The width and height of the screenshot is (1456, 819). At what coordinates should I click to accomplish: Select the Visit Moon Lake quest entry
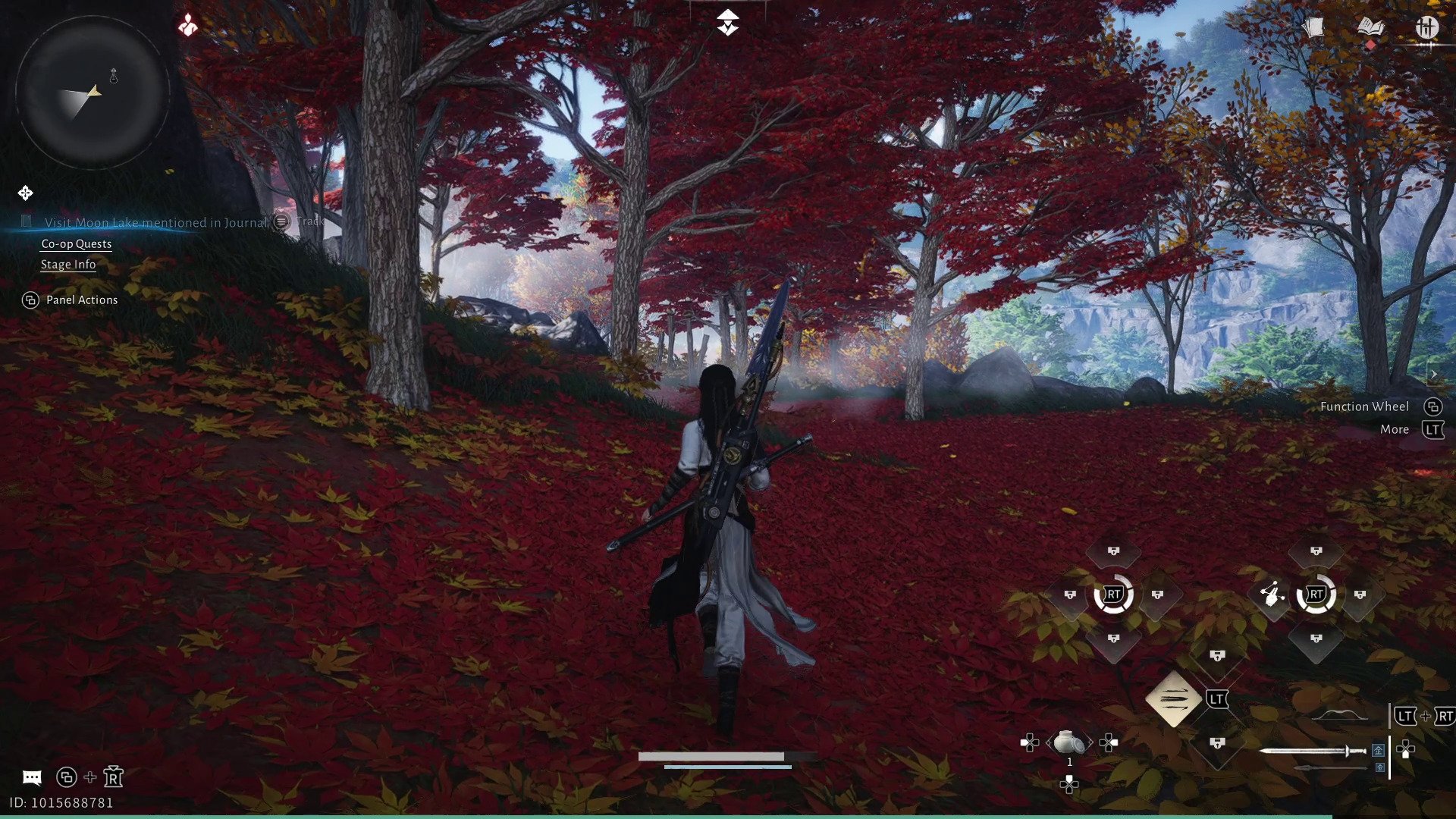coord(155,222)
